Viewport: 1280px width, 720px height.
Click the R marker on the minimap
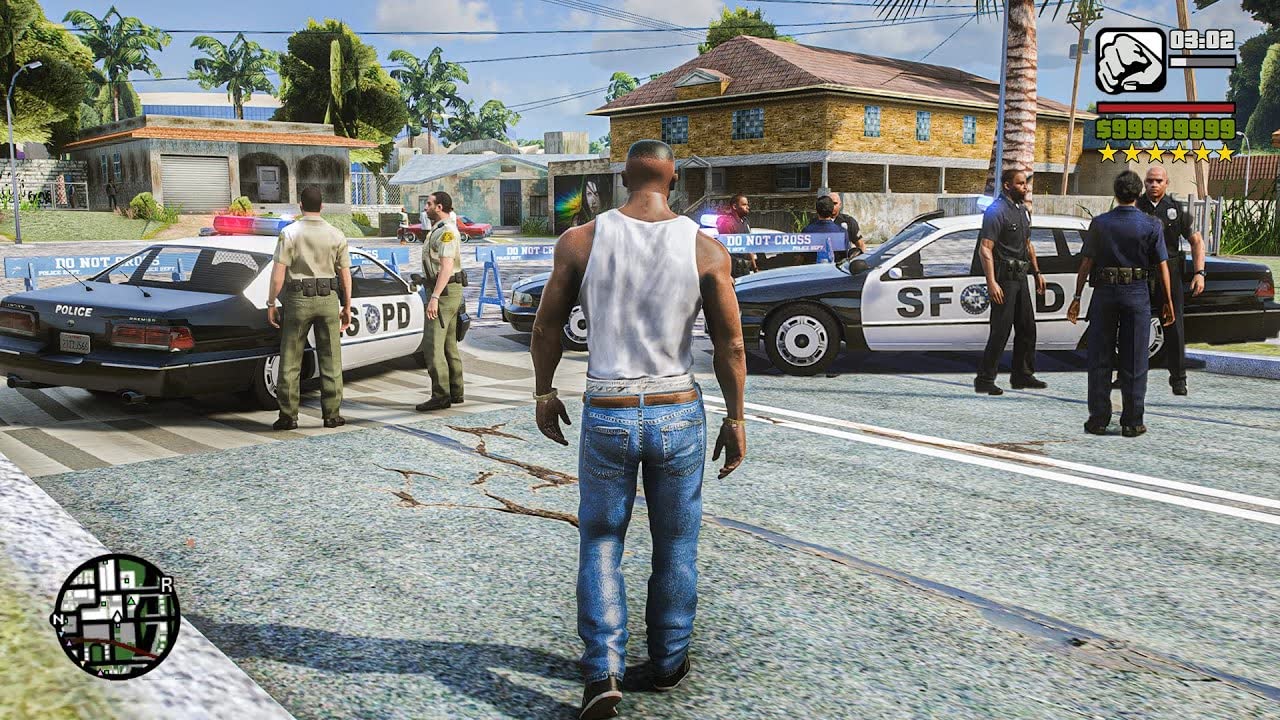coord(167,584)
